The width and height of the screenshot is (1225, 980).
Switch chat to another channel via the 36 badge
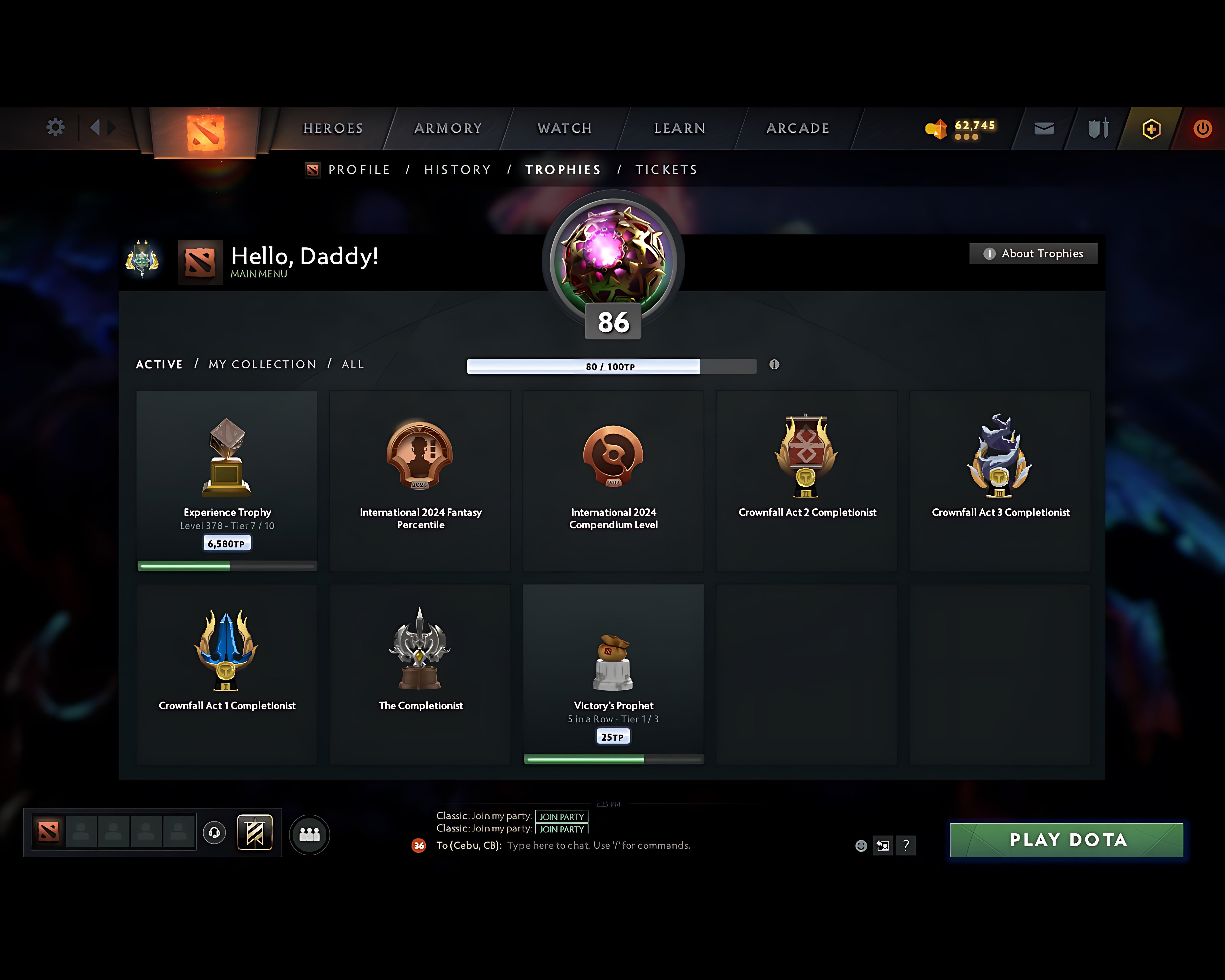tap(419, 845)
